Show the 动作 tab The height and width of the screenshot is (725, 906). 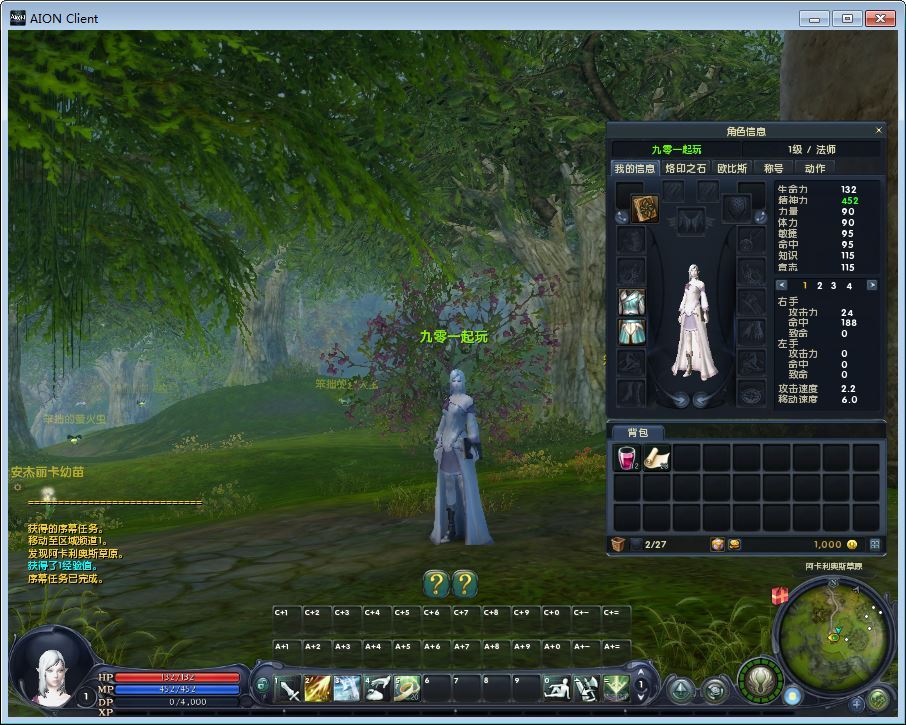pyautogui.click(x=815, y=168)
